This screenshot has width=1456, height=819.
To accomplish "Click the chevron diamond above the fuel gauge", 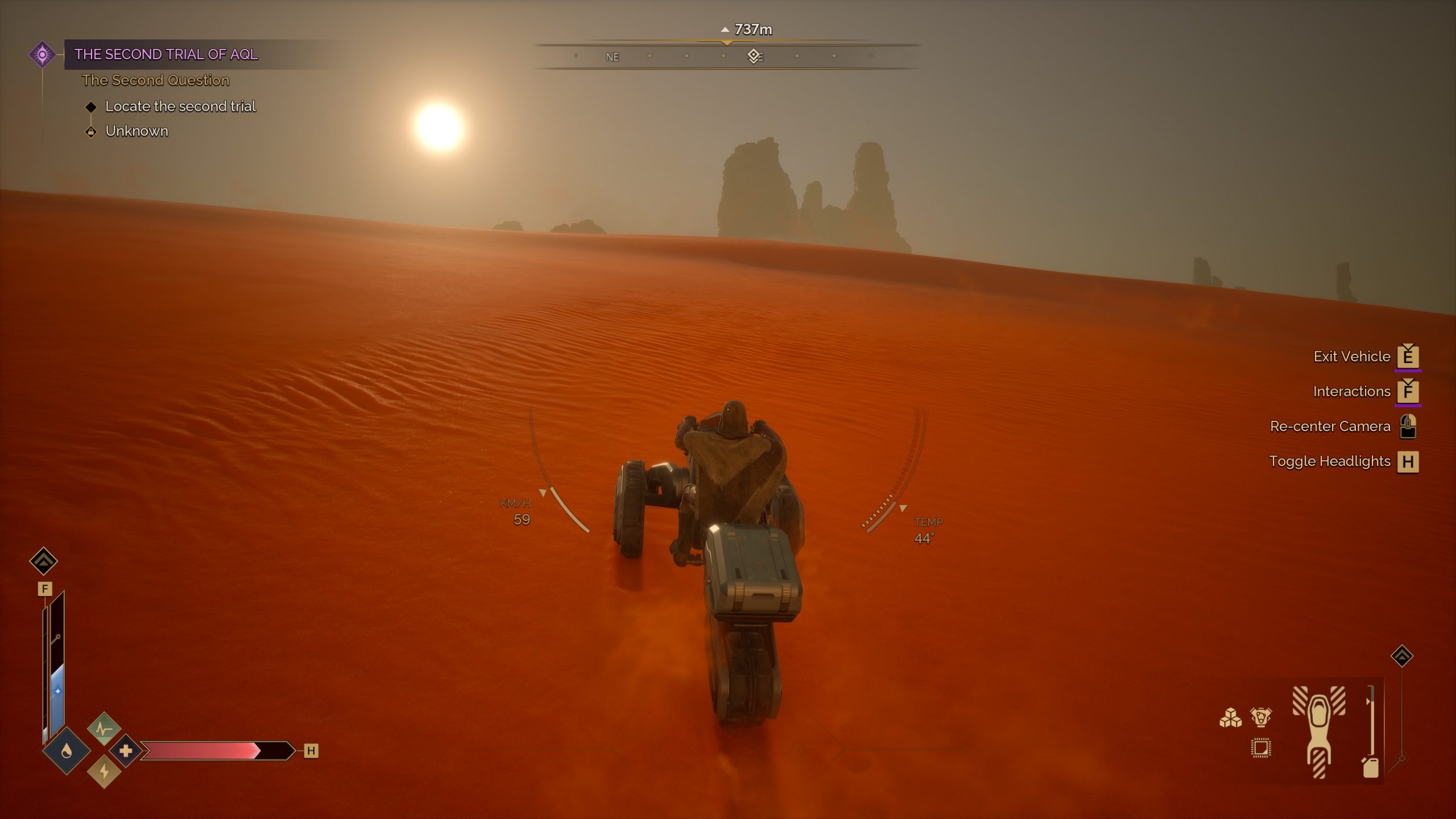I will click(x=1402, y=656).
